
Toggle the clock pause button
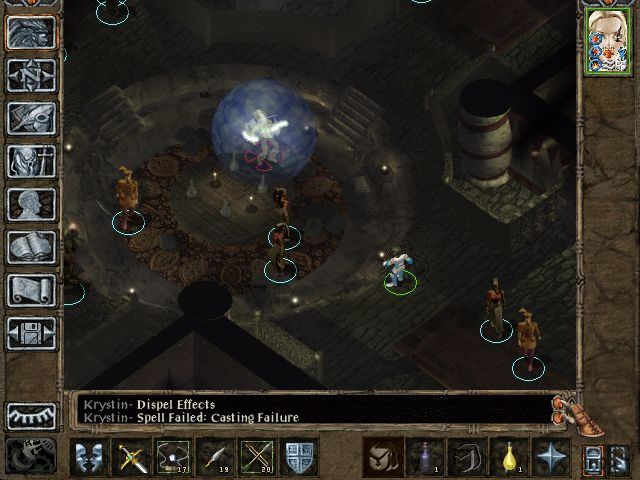[x=31, y=456]
